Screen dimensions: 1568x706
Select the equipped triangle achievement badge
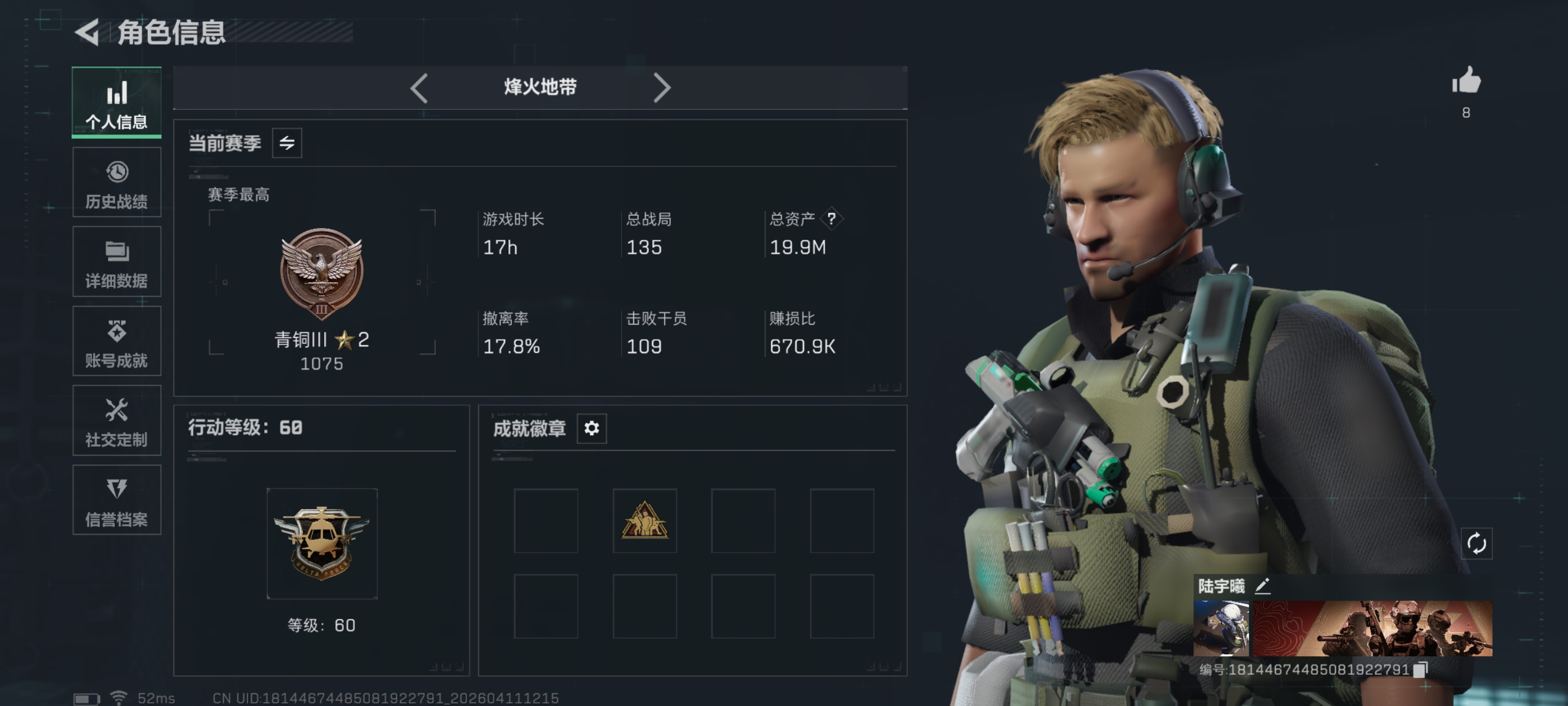644,521
